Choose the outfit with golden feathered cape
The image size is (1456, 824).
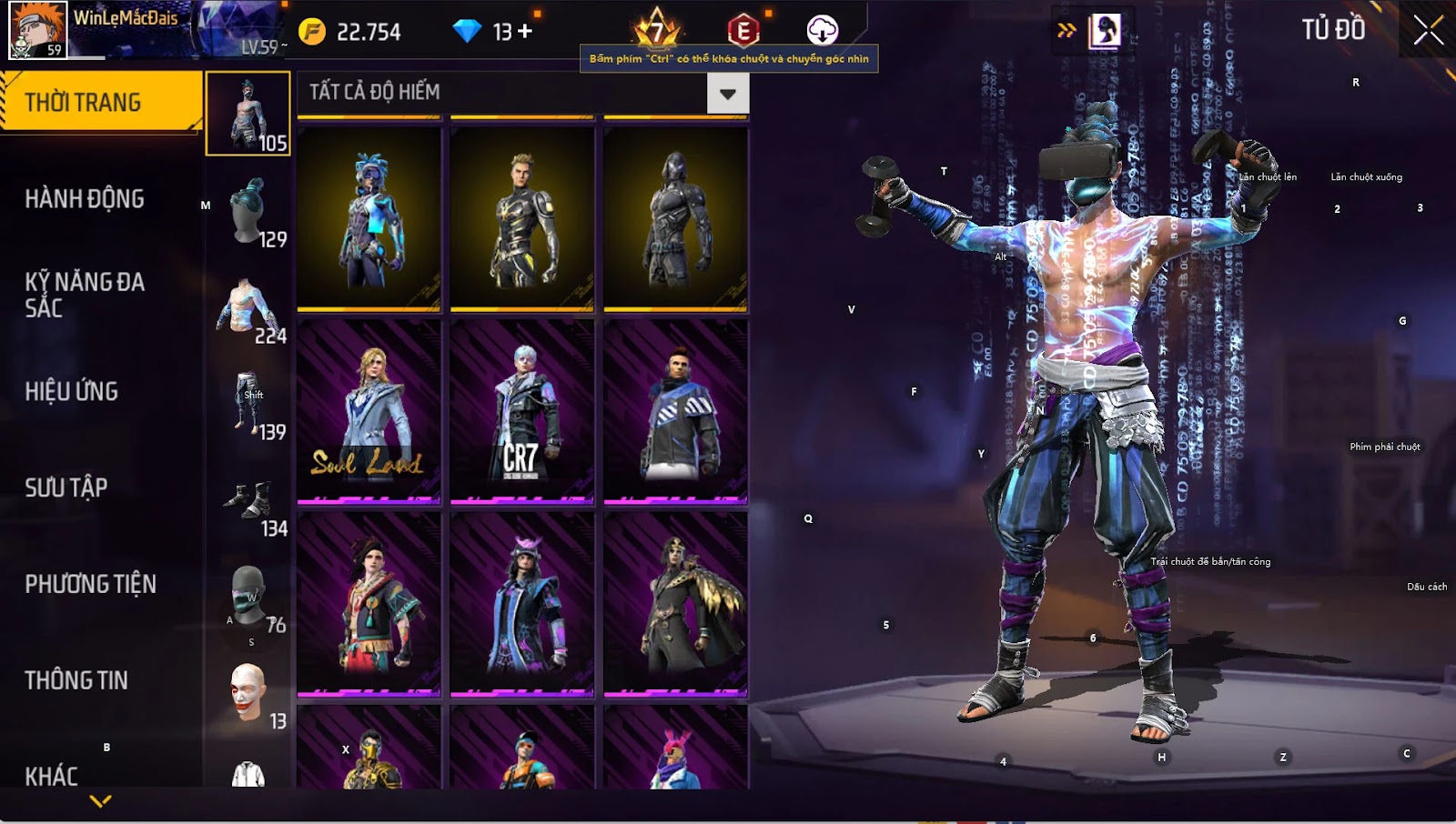675,604
